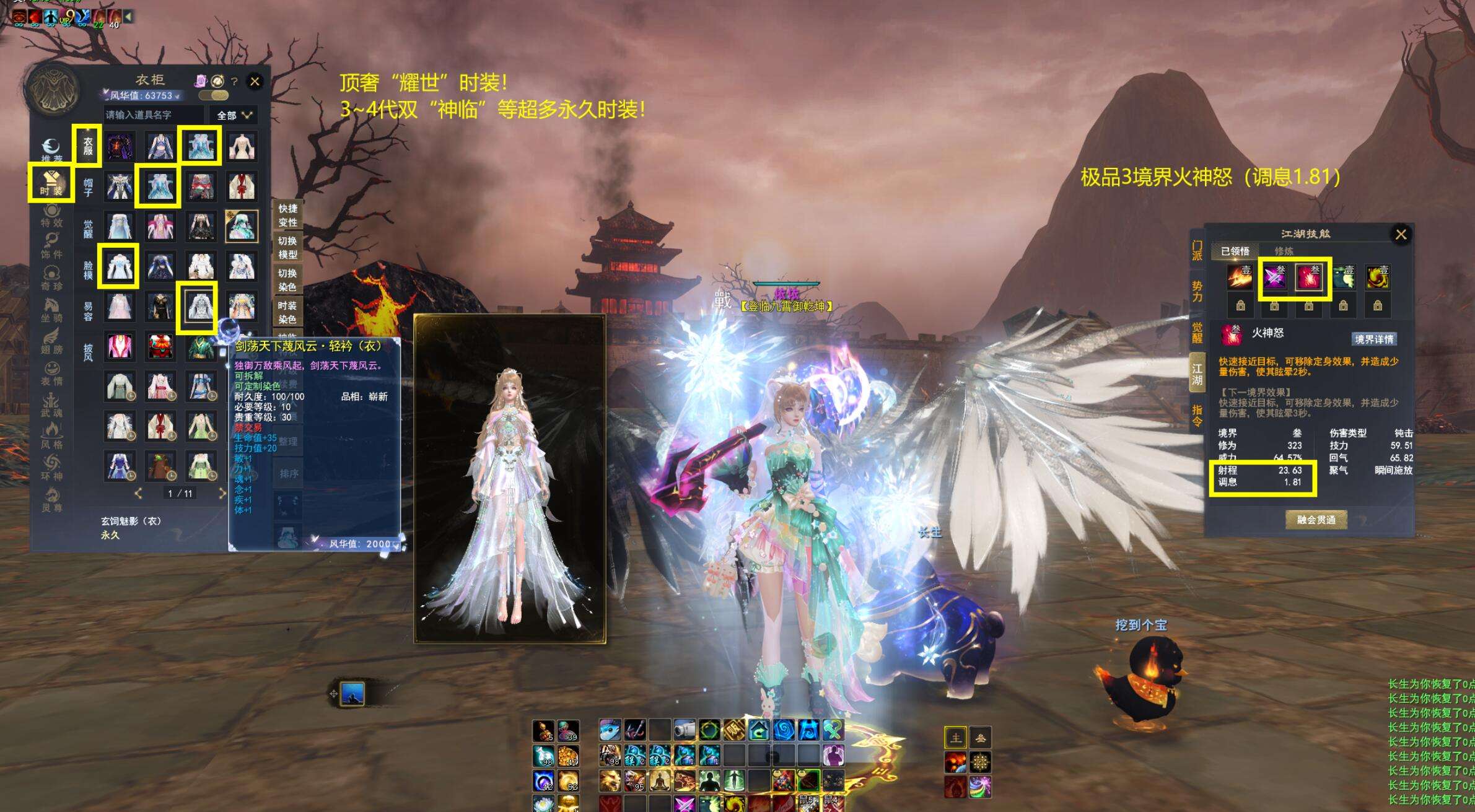Open the 坐骑 mount category
The height and width of the screenshot is (812, 1475).
(x=52, y=310)
